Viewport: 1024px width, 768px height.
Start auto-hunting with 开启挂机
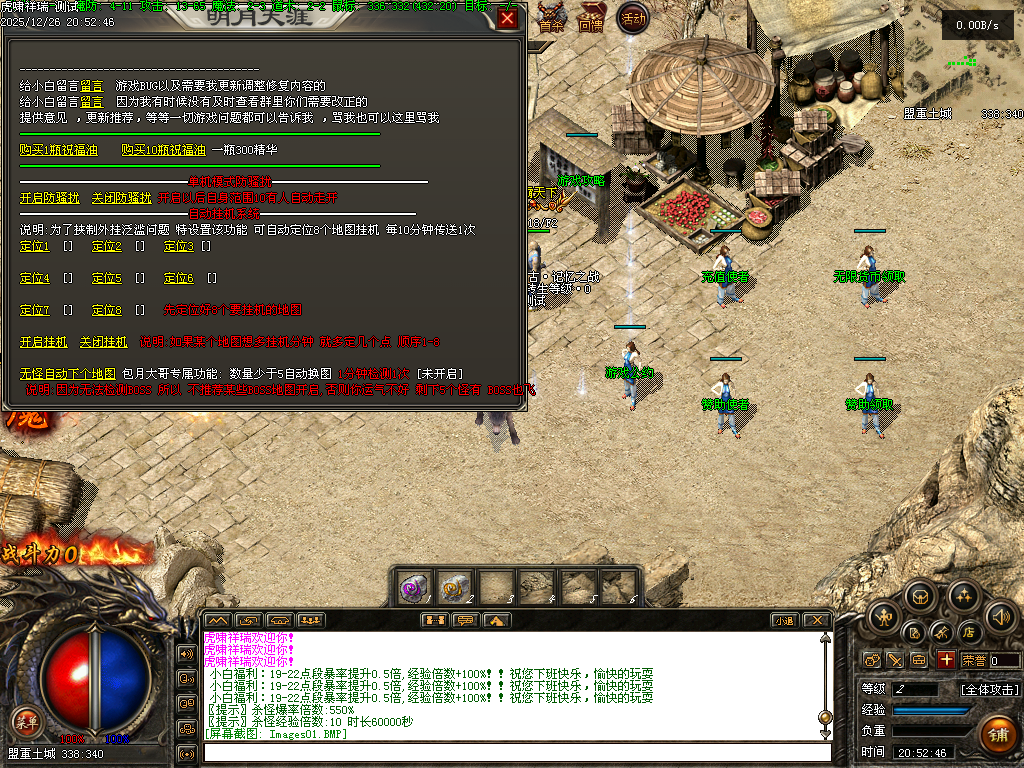coord(44,342)
